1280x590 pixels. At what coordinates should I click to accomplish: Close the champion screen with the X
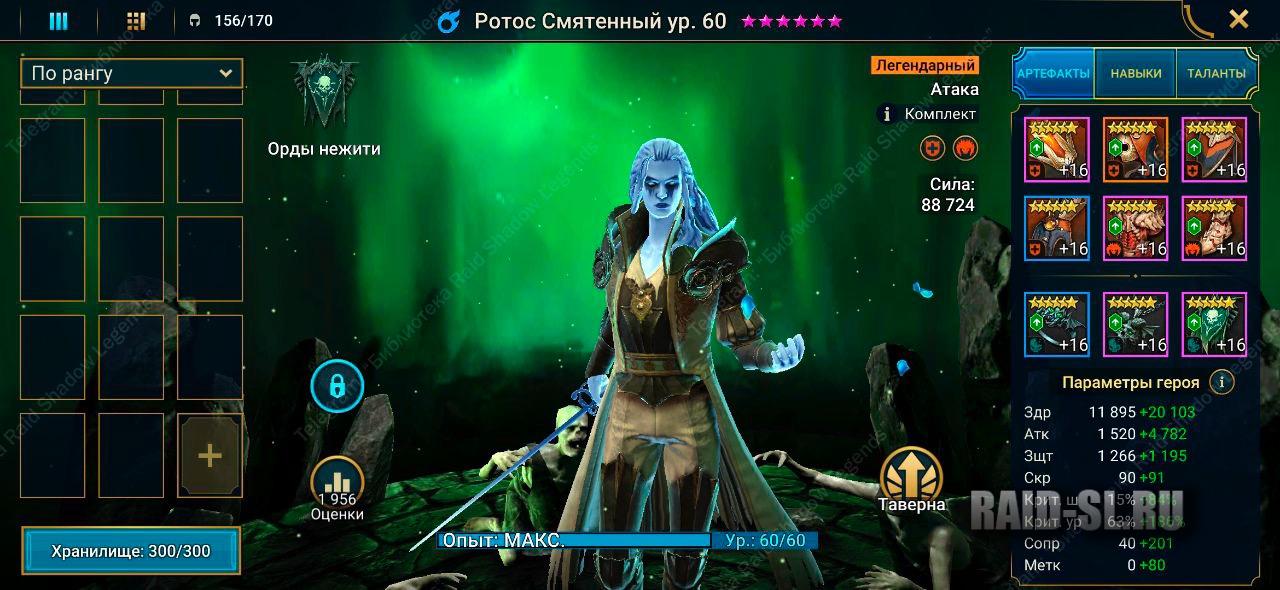1238,19
